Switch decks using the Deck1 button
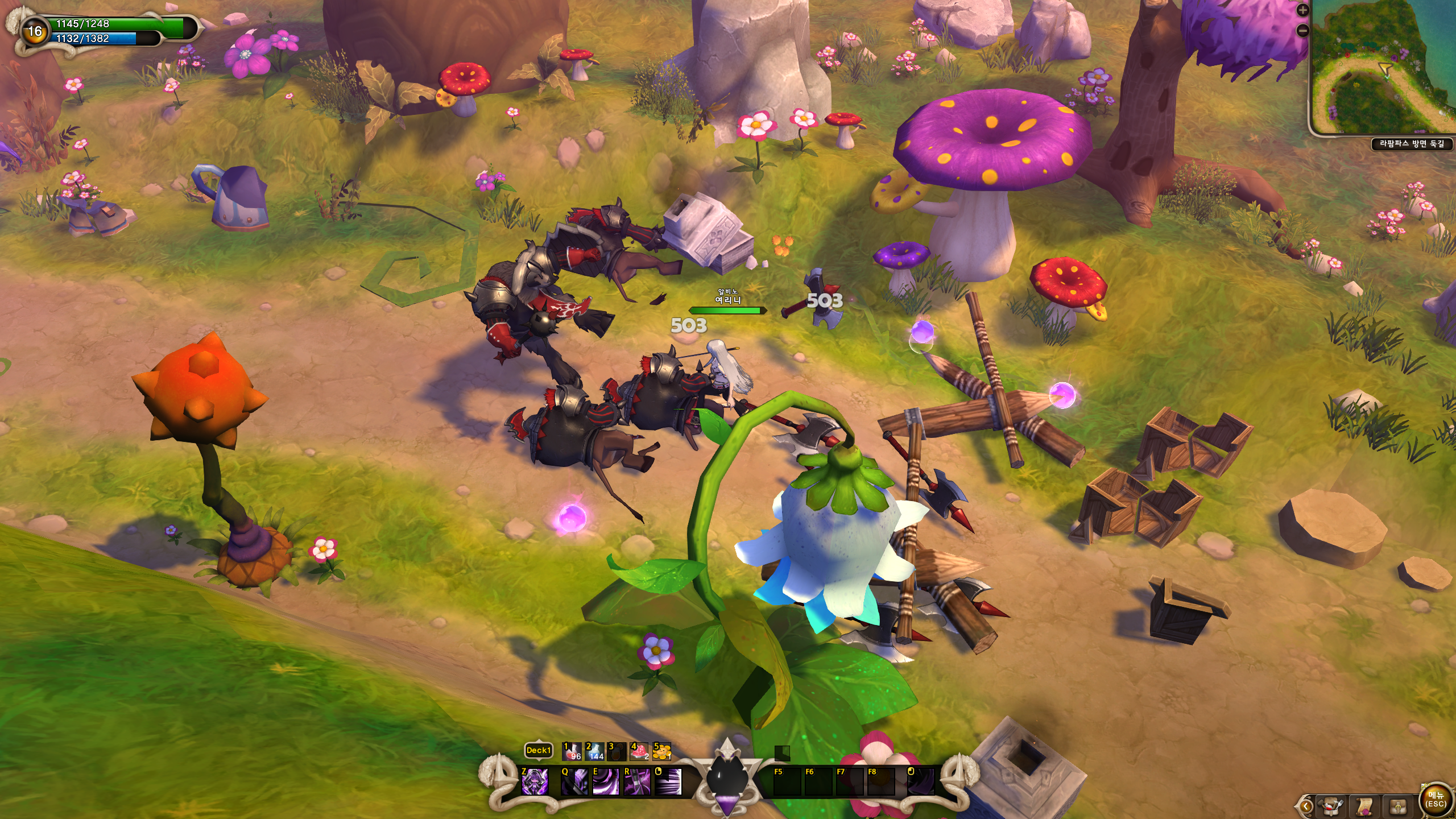1456x819 pixels. 538,750
